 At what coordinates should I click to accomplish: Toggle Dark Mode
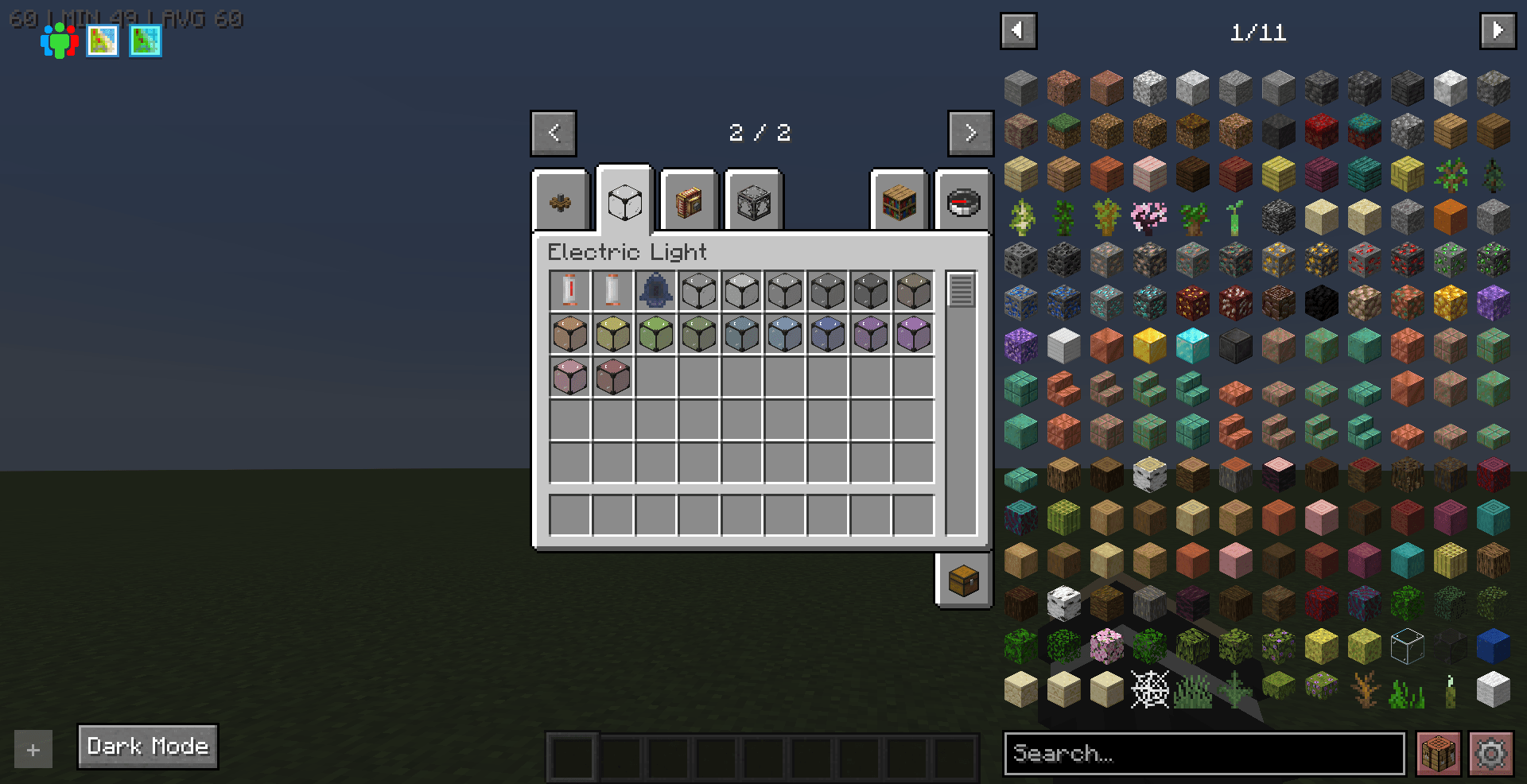[x=146, y=746]
